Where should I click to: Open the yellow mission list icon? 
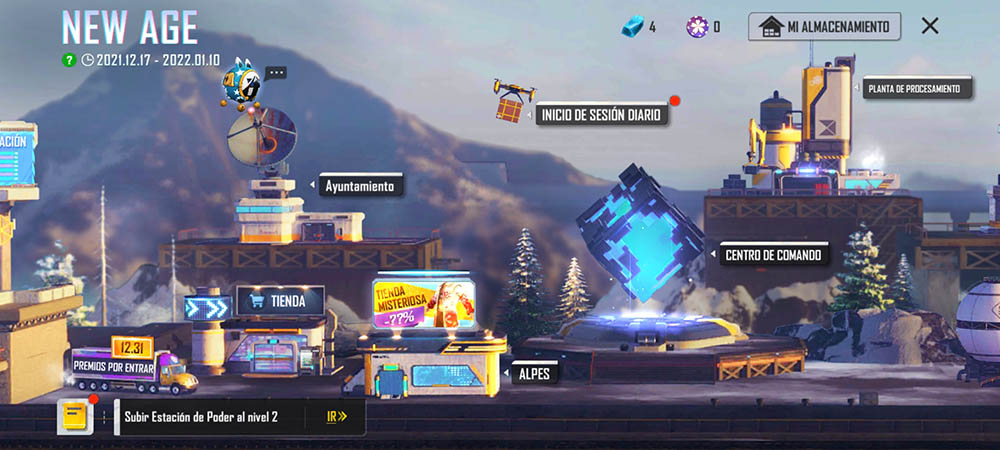tap(75, 417)
